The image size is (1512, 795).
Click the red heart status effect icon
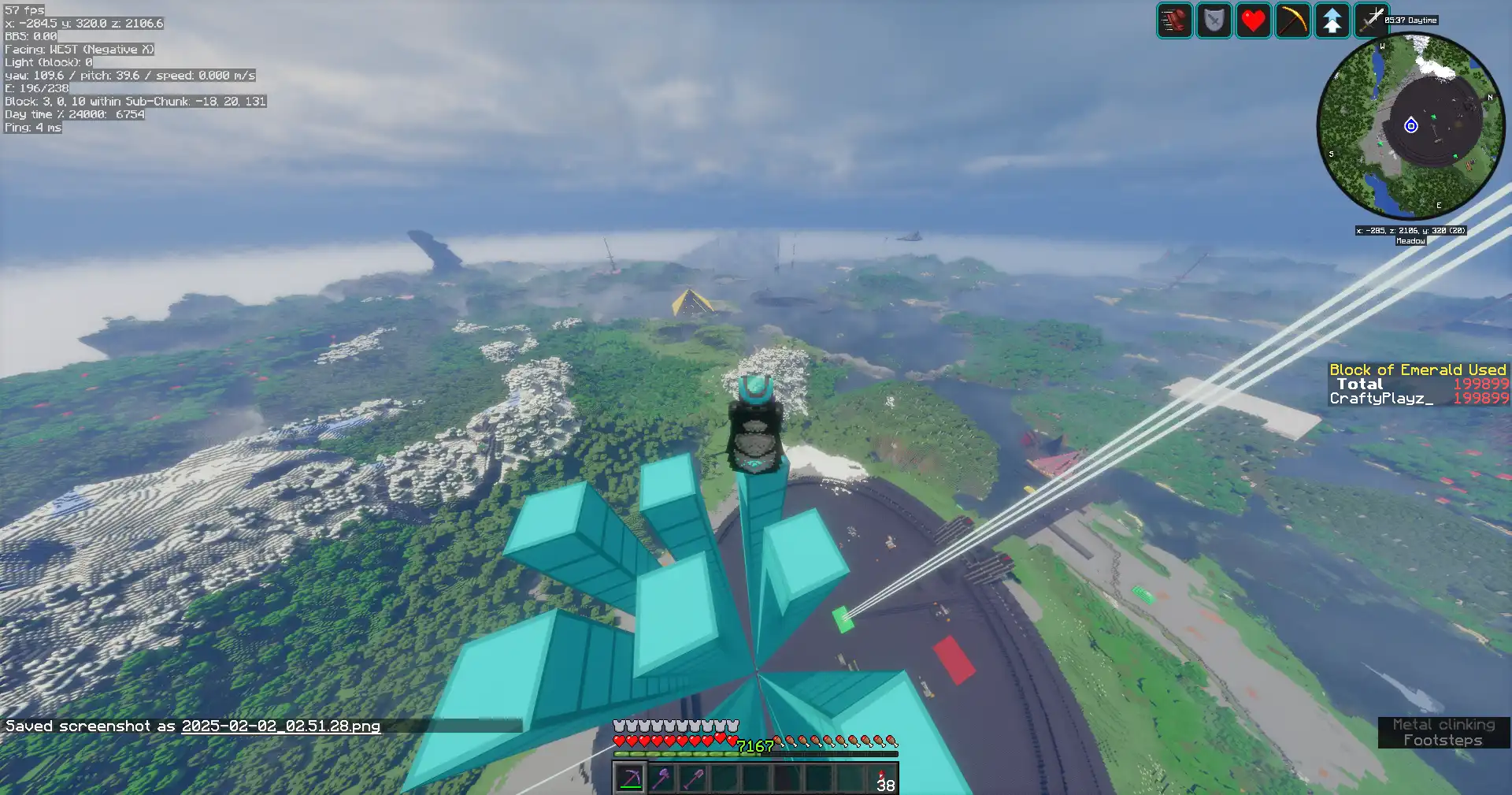point(1253,20)
